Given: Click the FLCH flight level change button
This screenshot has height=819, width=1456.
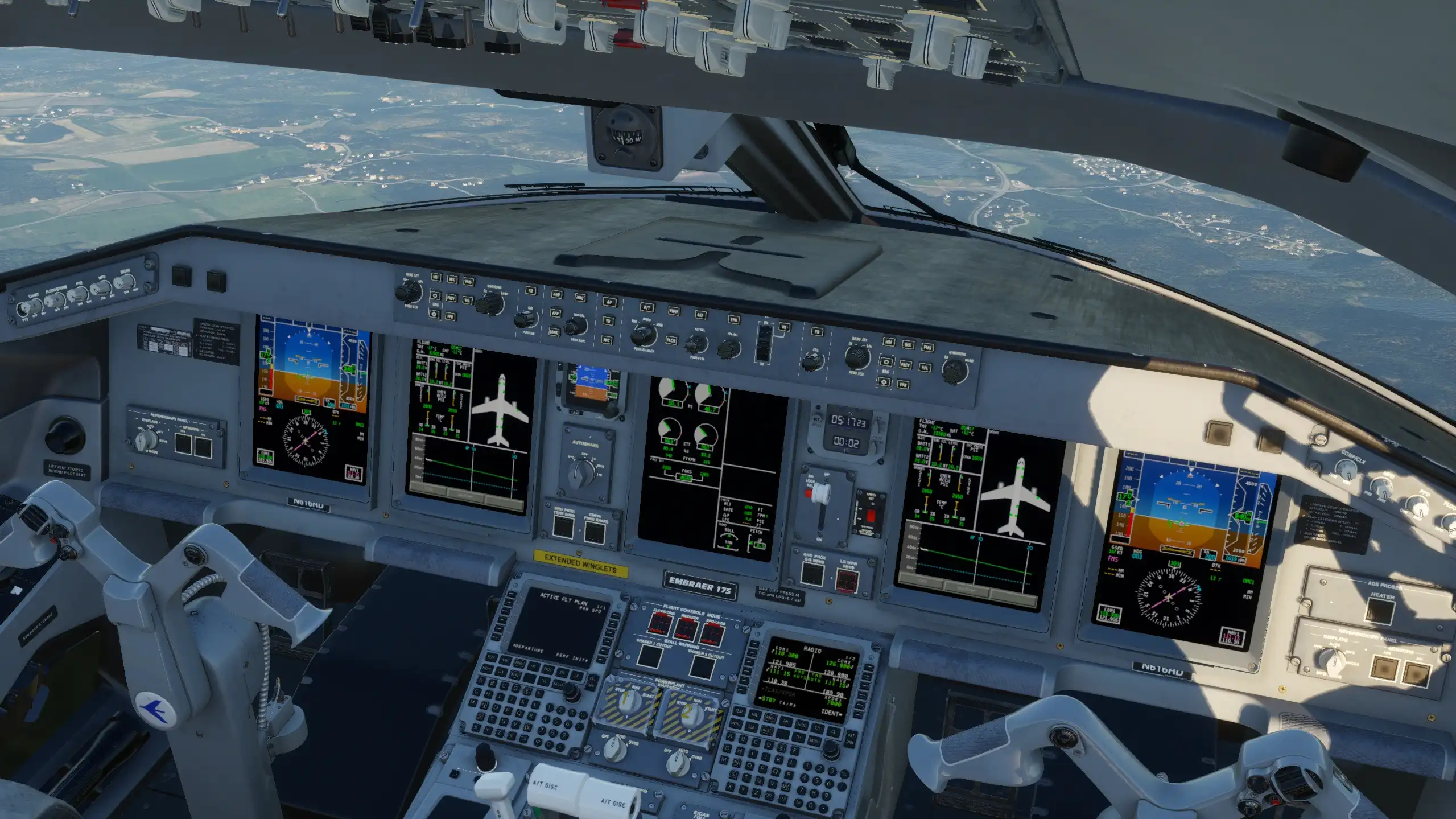Looking at the screenshot, I should pyautogui.click(x=671, y=340).
